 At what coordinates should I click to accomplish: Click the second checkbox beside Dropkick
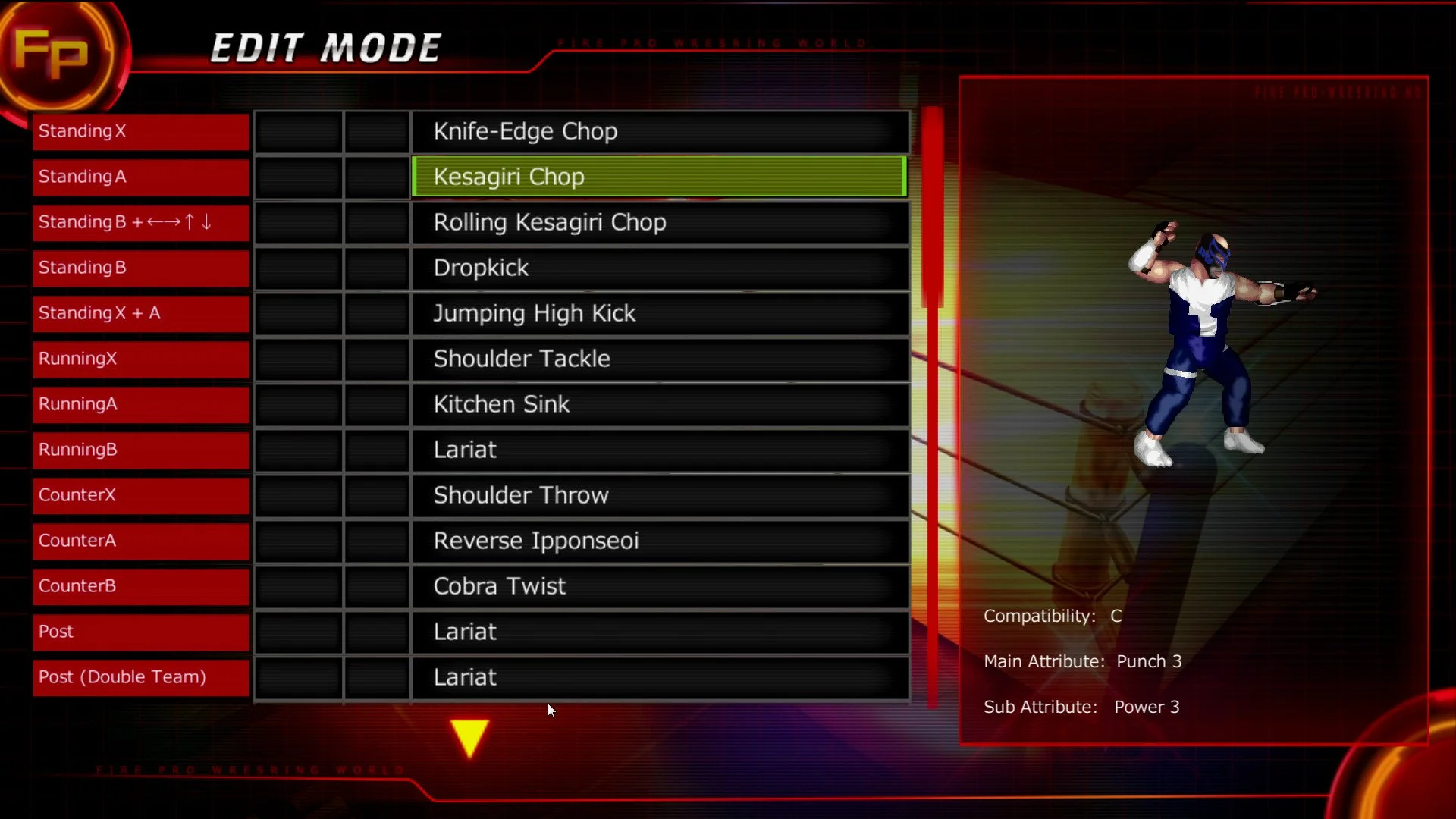point(378,268)
